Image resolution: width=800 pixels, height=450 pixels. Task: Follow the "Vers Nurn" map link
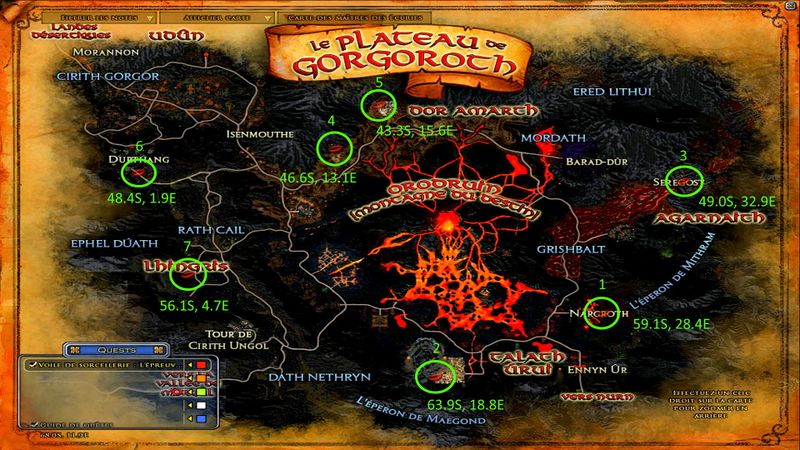coord(580,396)
